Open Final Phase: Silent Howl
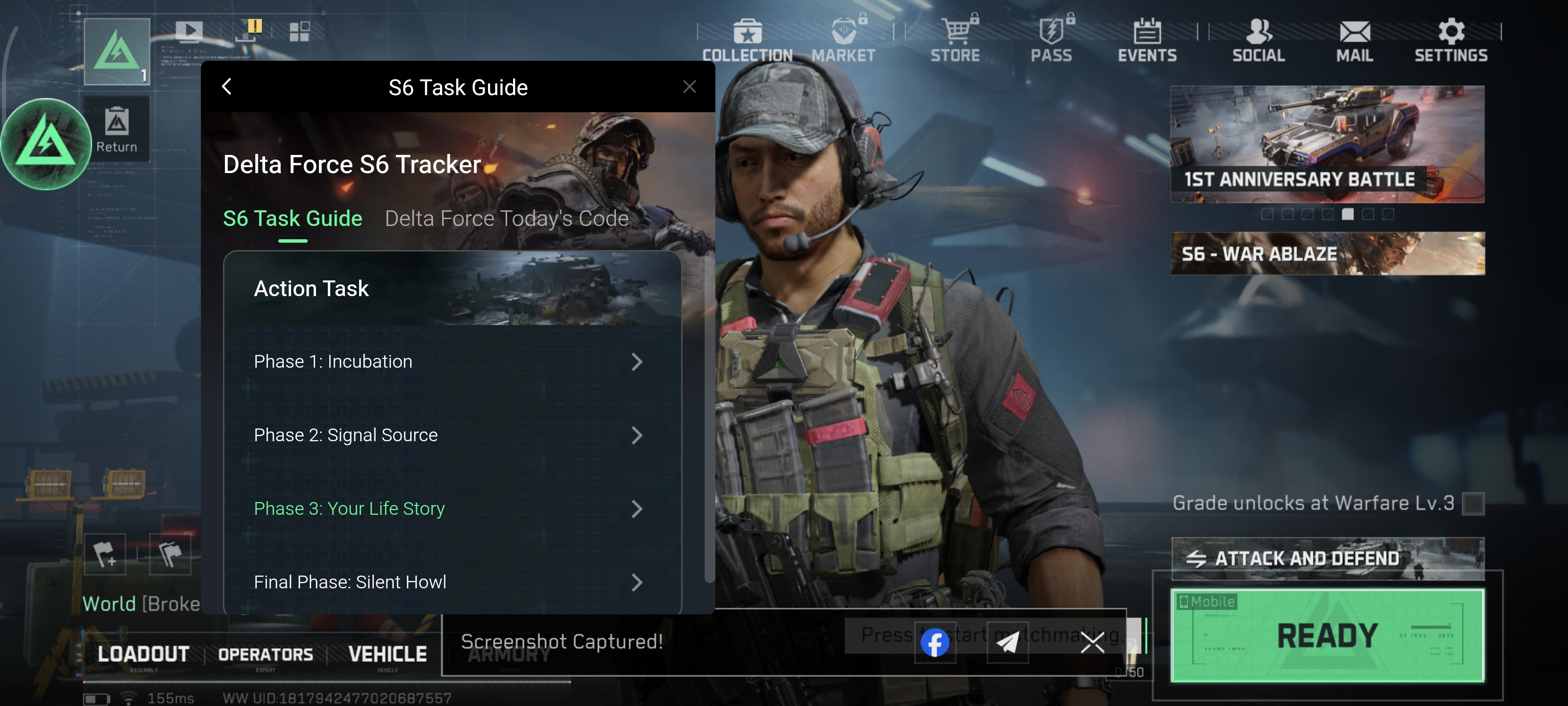1568x706 pixels. (x=448, y=582)
